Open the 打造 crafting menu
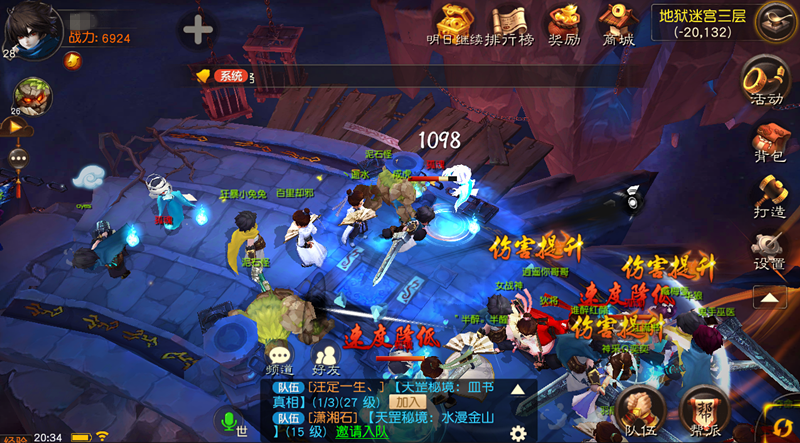Viewport: 800px width, 443px height. tap(768, 196)
